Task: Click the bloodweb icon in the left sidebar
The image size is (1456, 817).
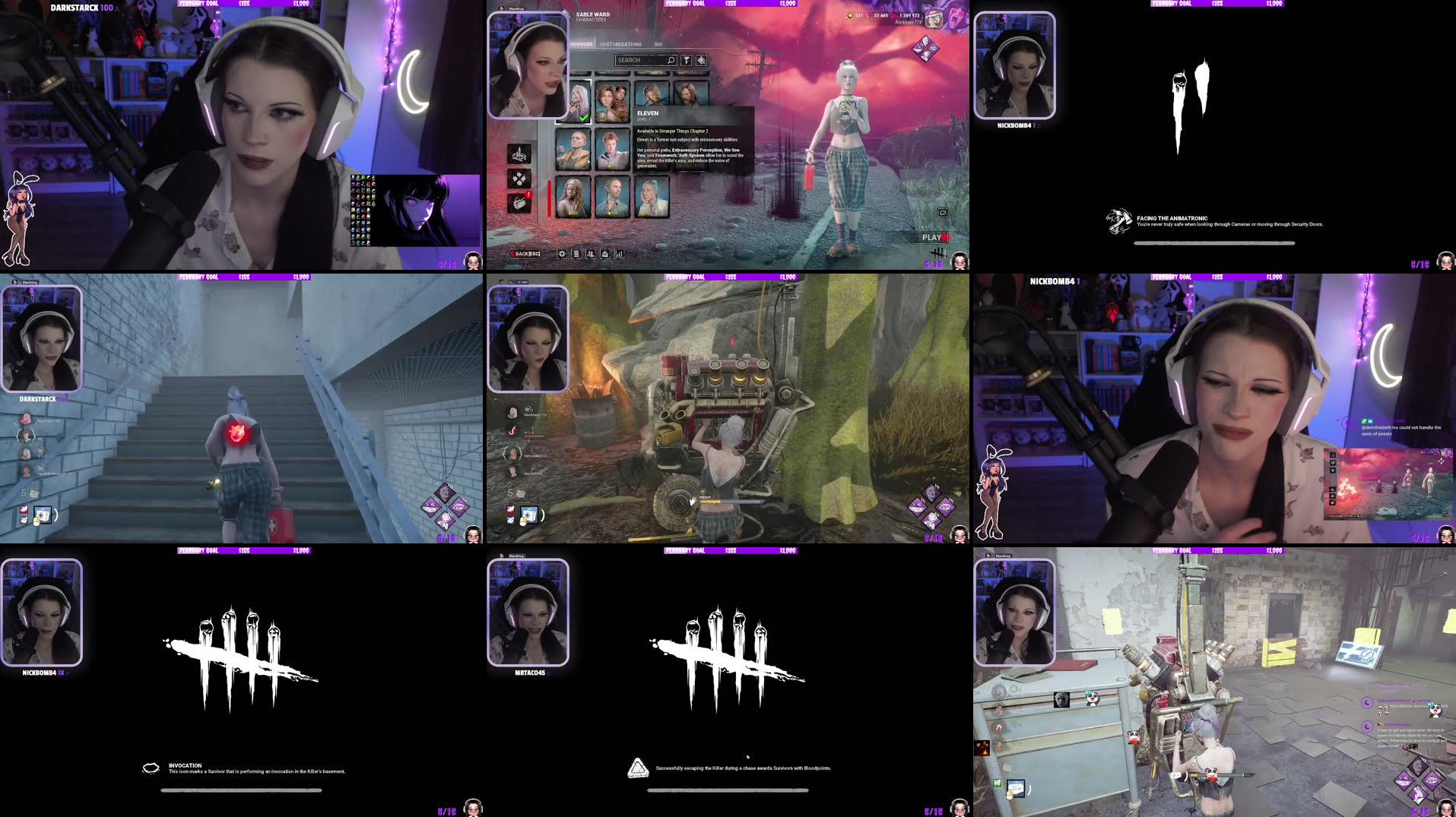Action: [520, 179]
